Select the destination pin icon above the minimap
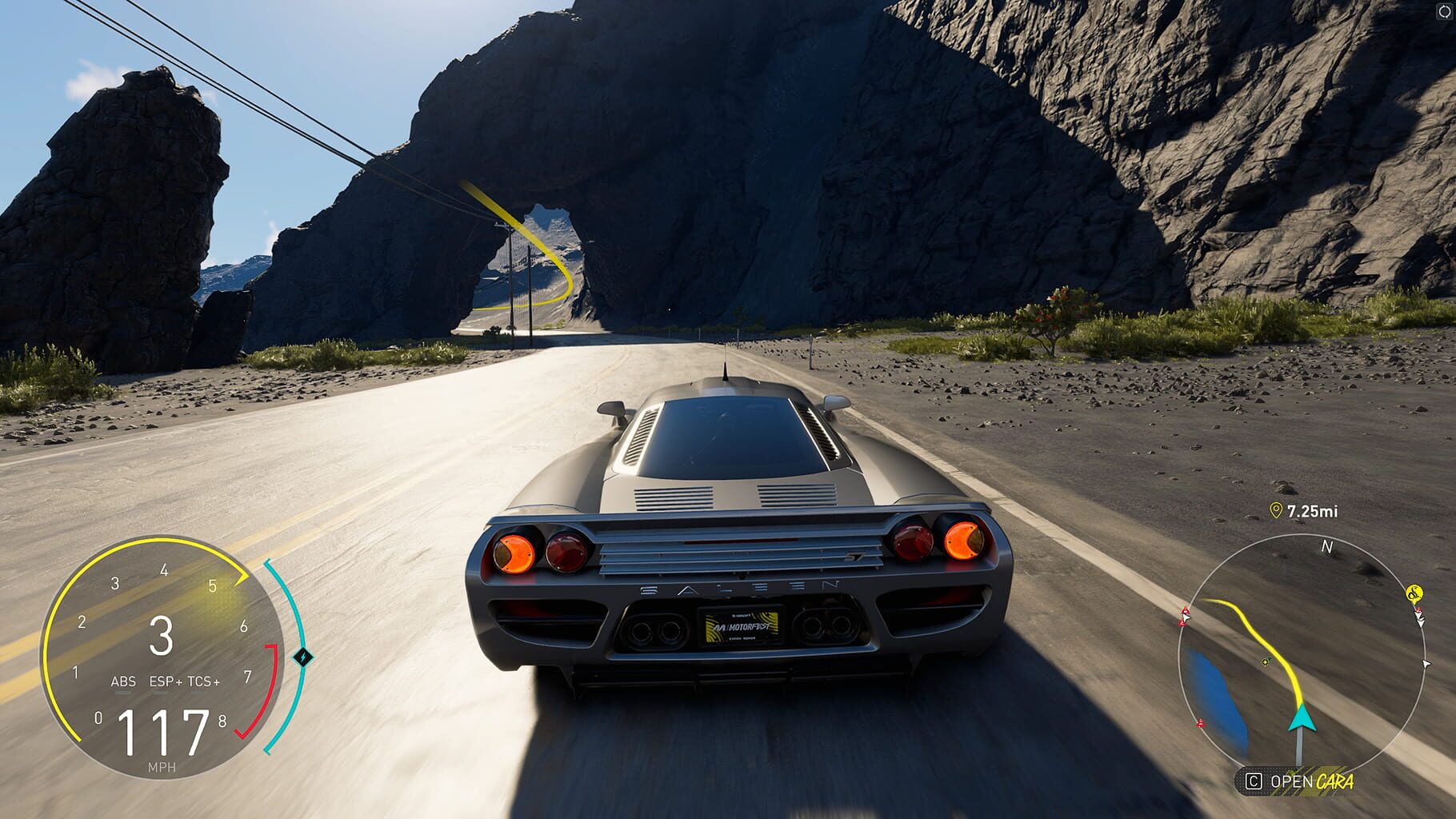The width and height of the screenshot is (1456, 819). tap(1275, 509)
